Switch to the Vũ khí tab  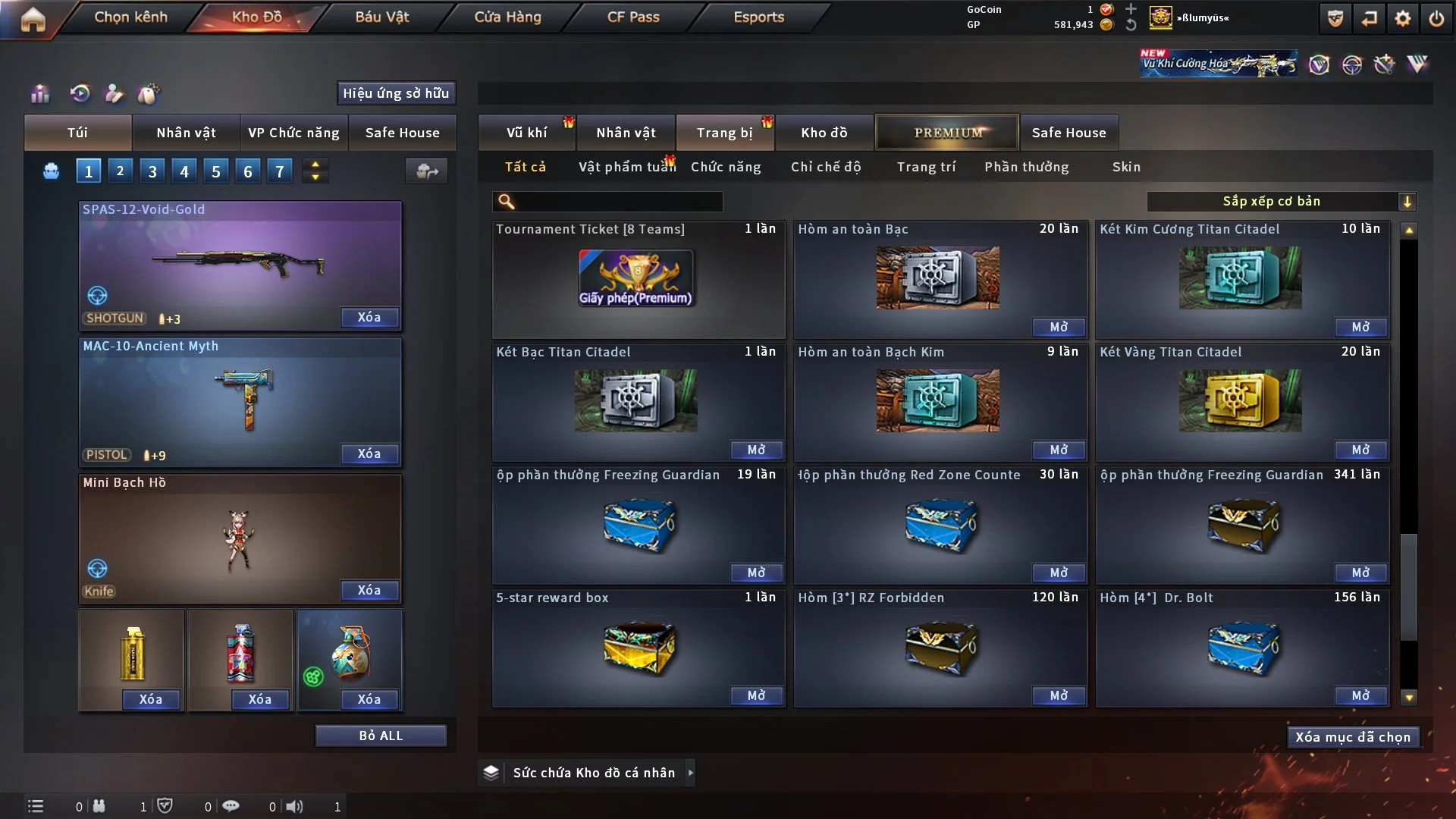click(x=526, y=133)
